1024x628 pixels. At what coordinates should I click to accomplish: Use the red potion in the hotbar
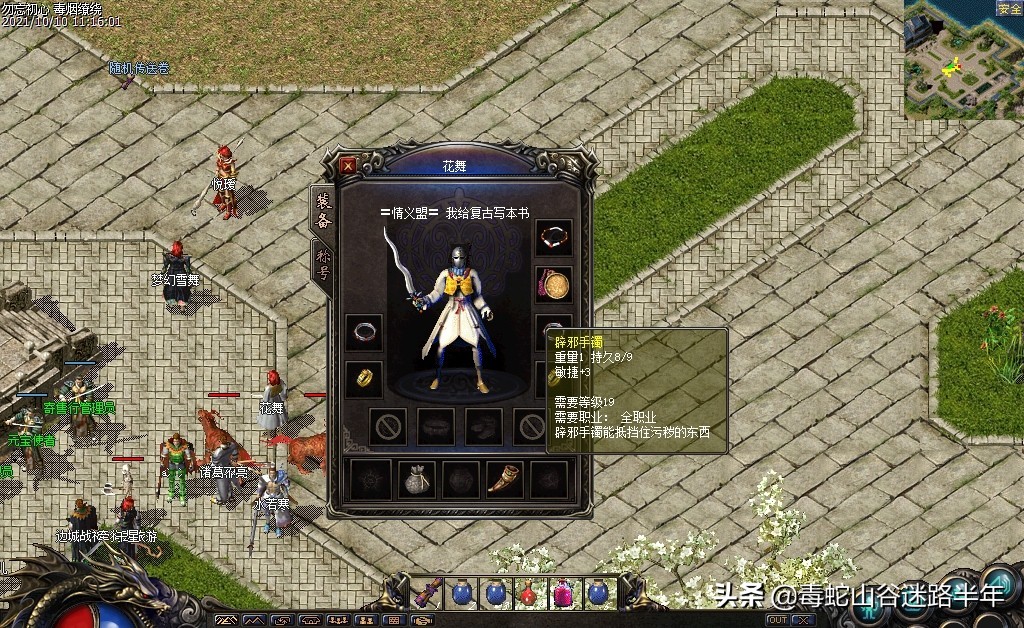pos(529,593)
